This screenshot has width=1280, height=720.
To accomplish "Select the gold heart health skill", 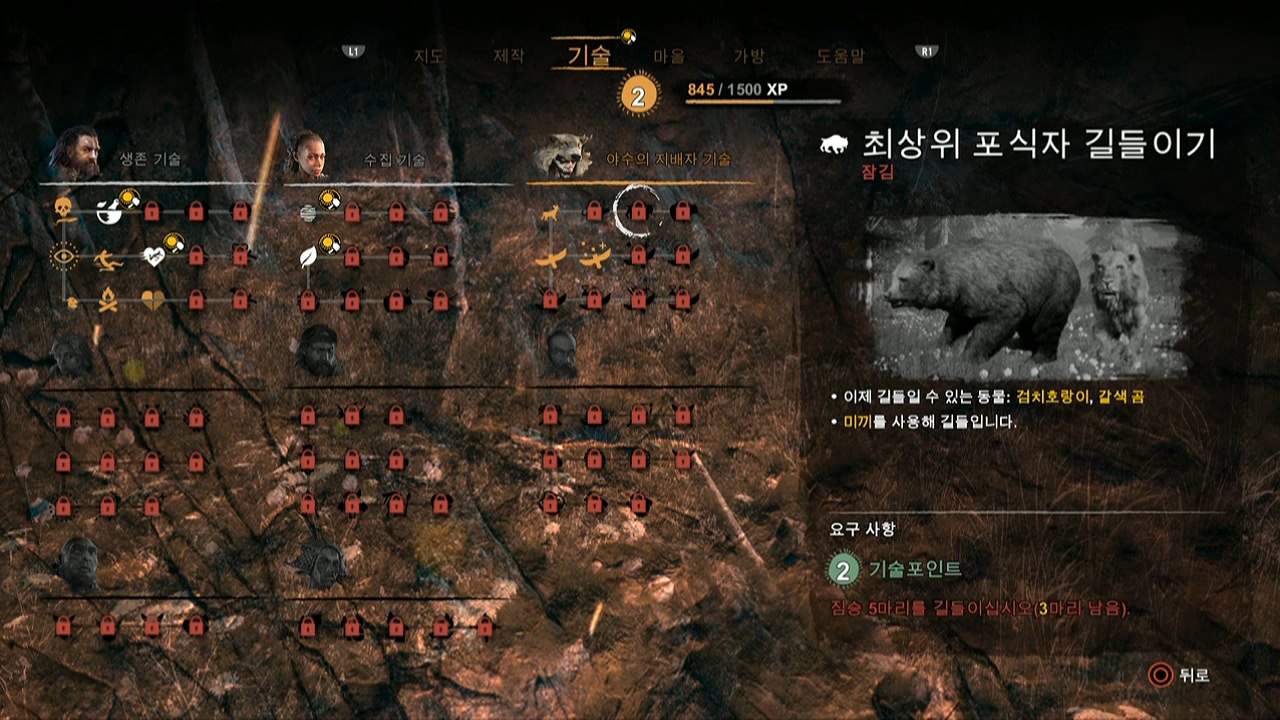I will 152,300.
